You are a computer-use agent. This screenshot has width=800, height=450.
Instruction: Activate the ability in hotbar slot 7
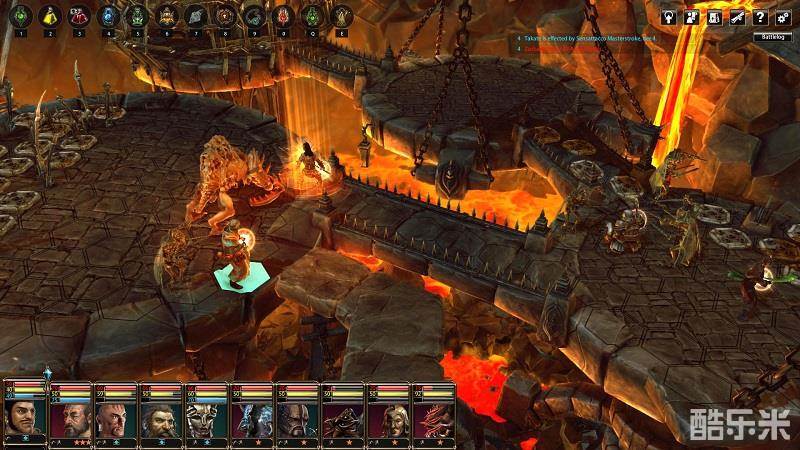pyautogui.click(x=195, y=16)
